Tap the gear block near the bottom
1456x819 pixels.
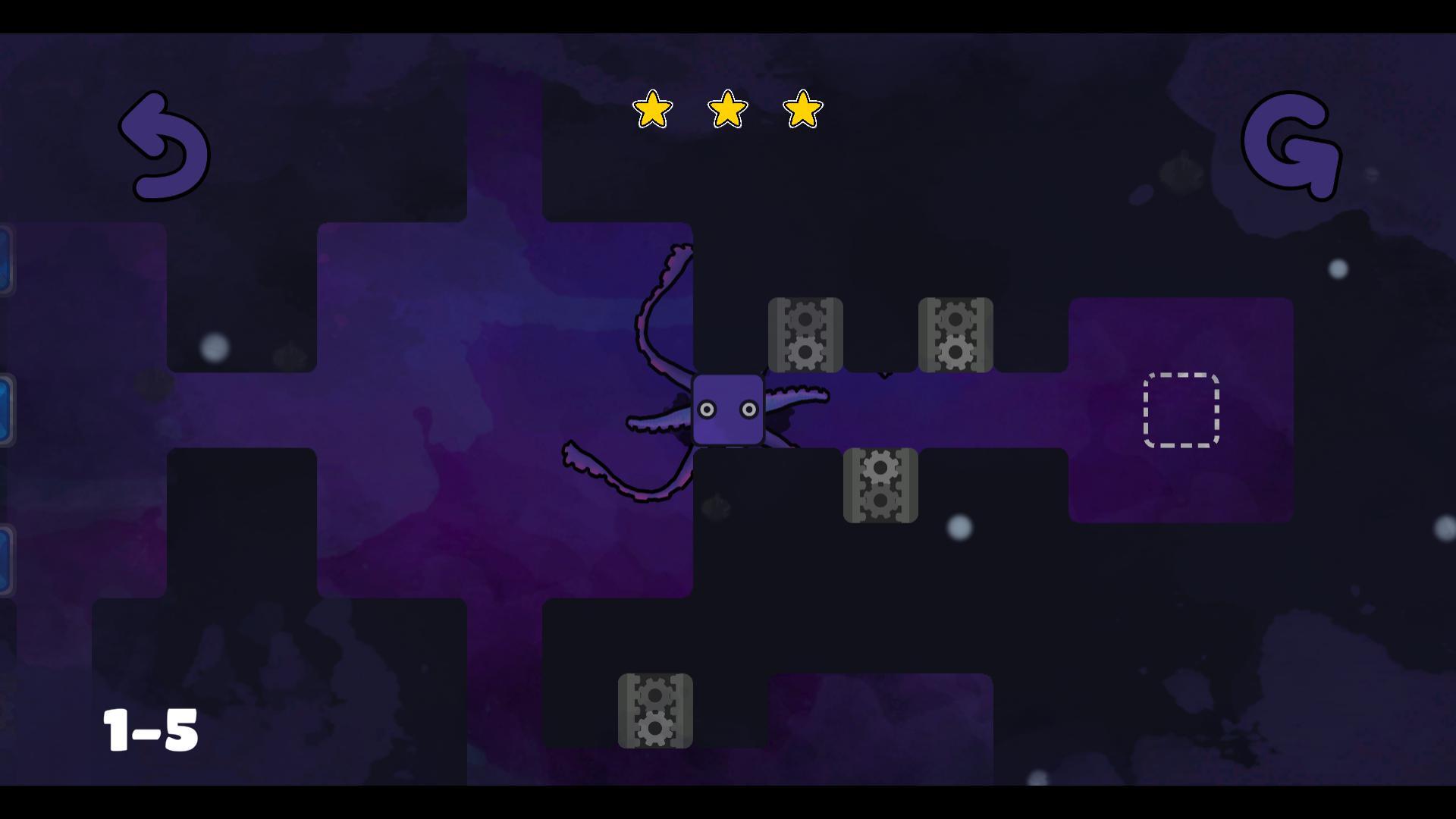tap(654, 711)
